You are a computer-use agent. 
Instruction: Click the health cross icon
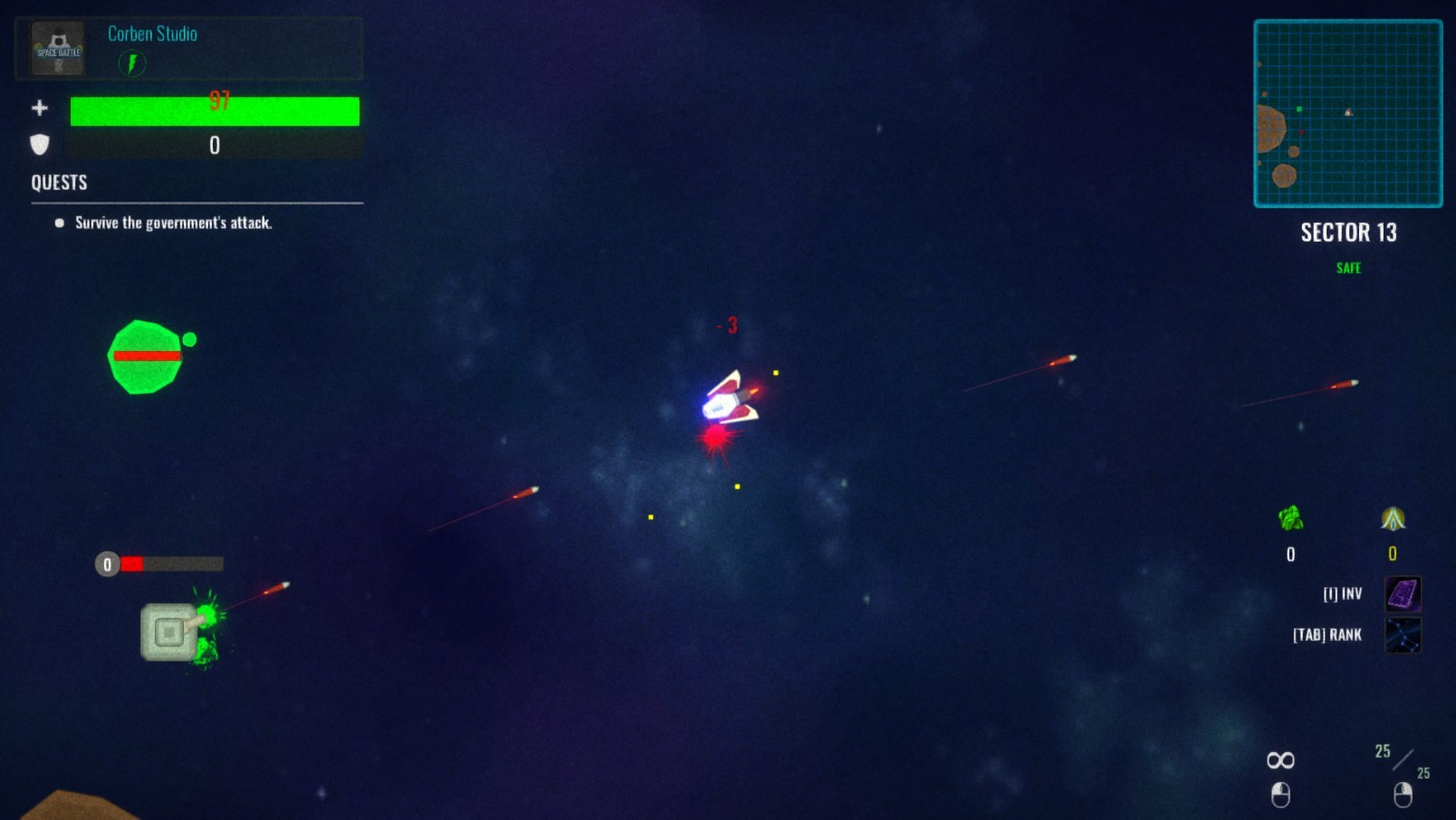[x=40, y=108]
